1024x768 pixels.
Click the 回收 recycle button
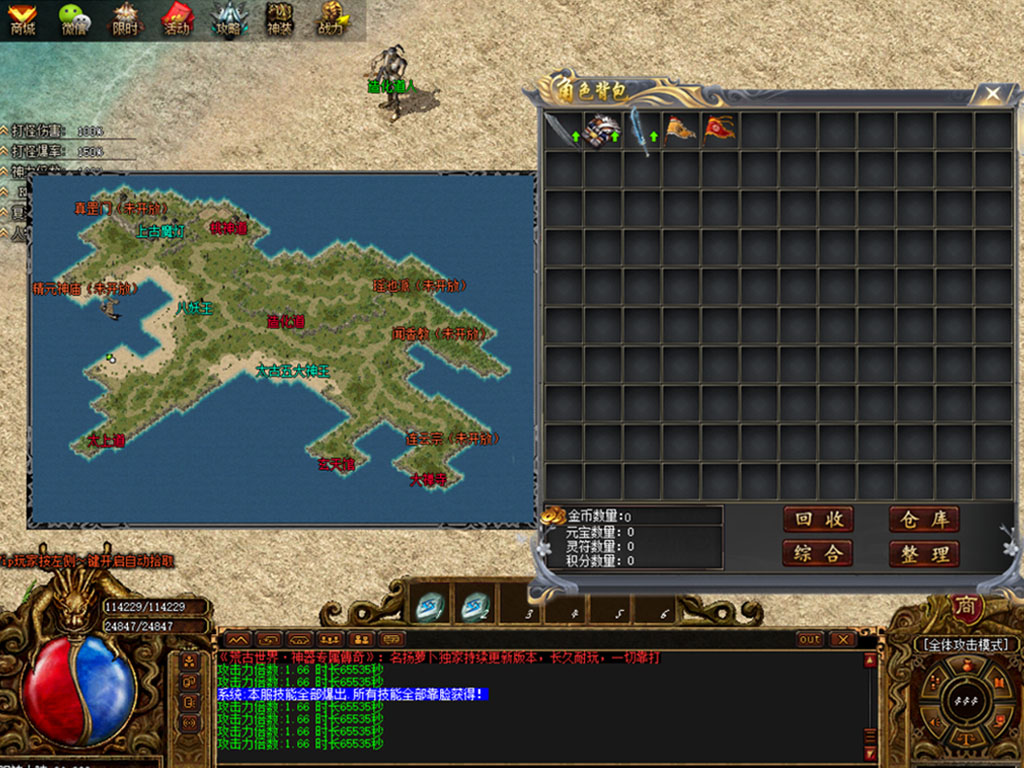(818, 519)
